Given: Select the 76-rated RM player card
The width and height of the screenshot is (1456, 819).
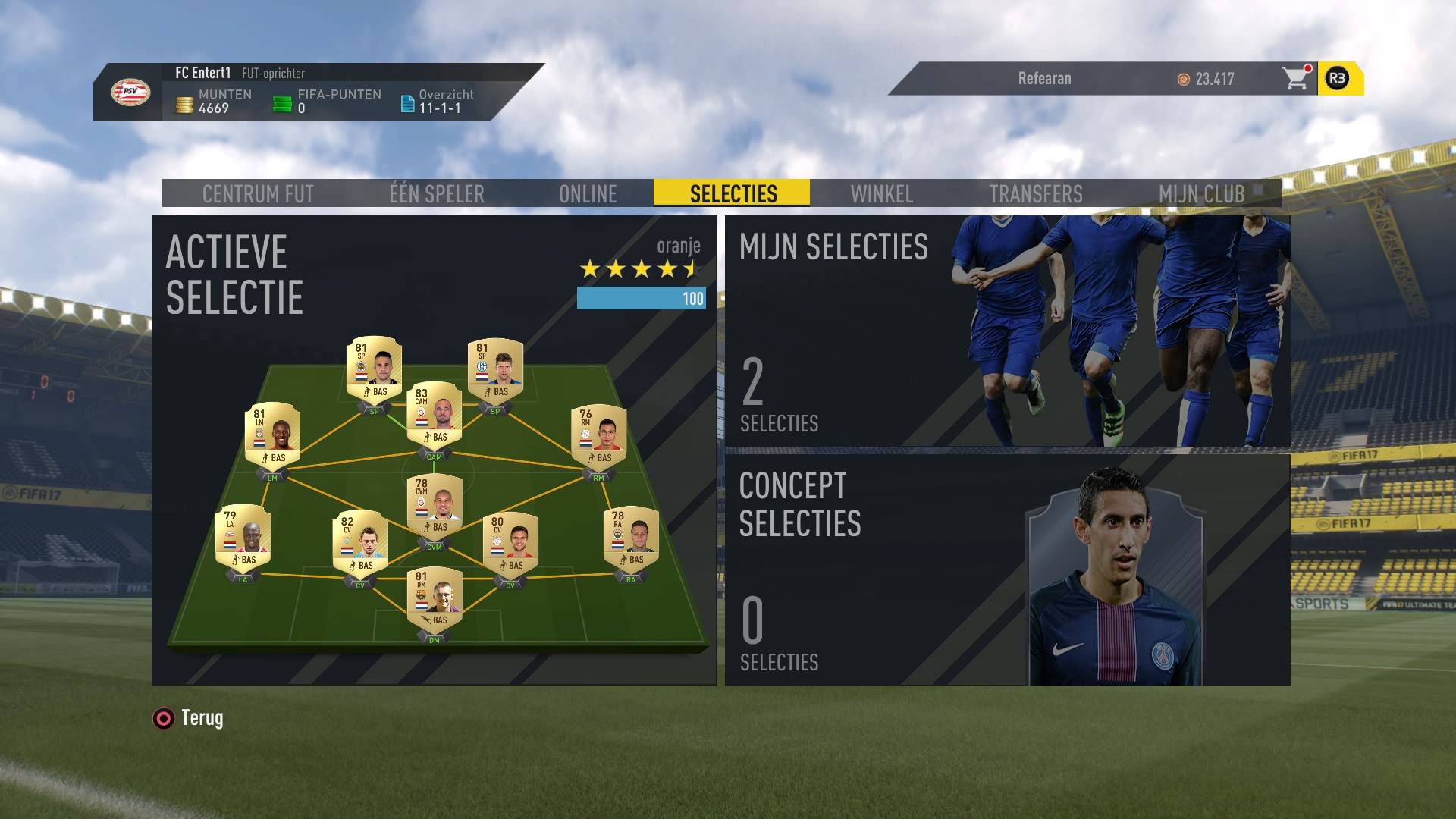Looking at the screenshot, I should [598, 435].
